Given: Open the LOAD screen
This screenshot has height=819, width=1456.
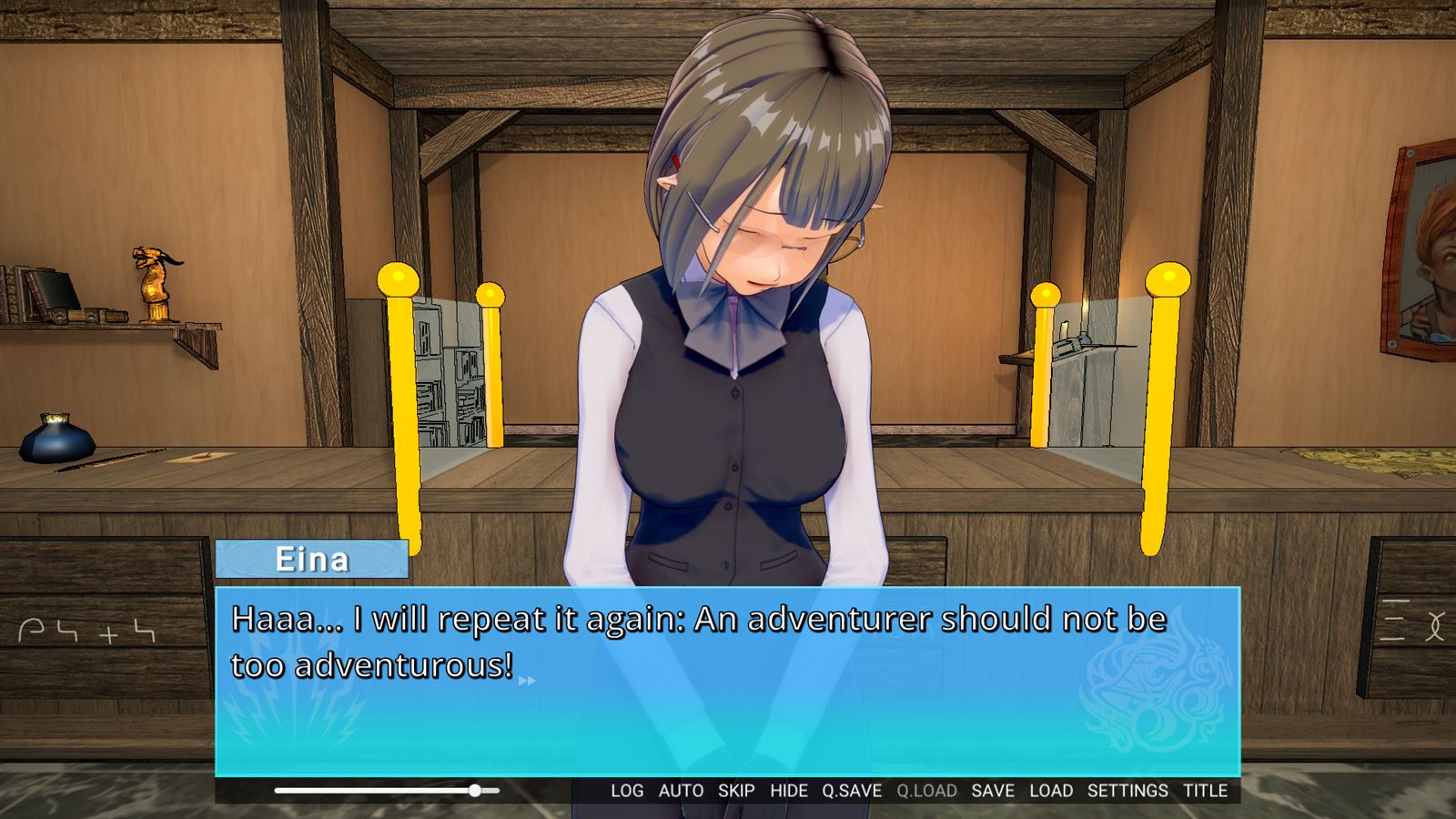Looking at the screenshot, I should pos(1053,791).
